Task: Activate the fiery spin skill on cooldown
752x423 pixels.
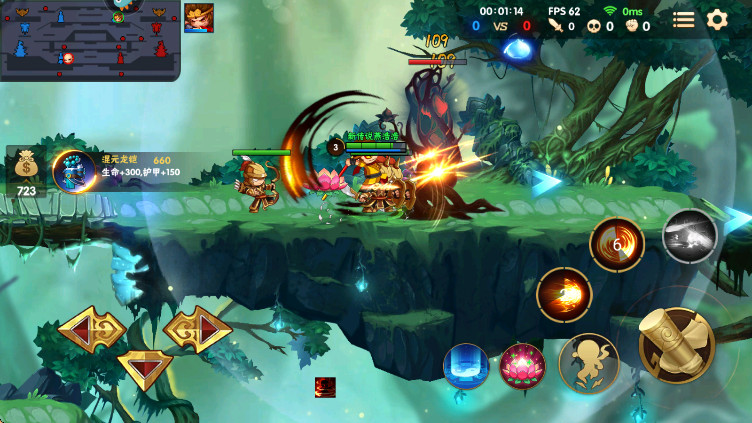Action: [617, 245]
